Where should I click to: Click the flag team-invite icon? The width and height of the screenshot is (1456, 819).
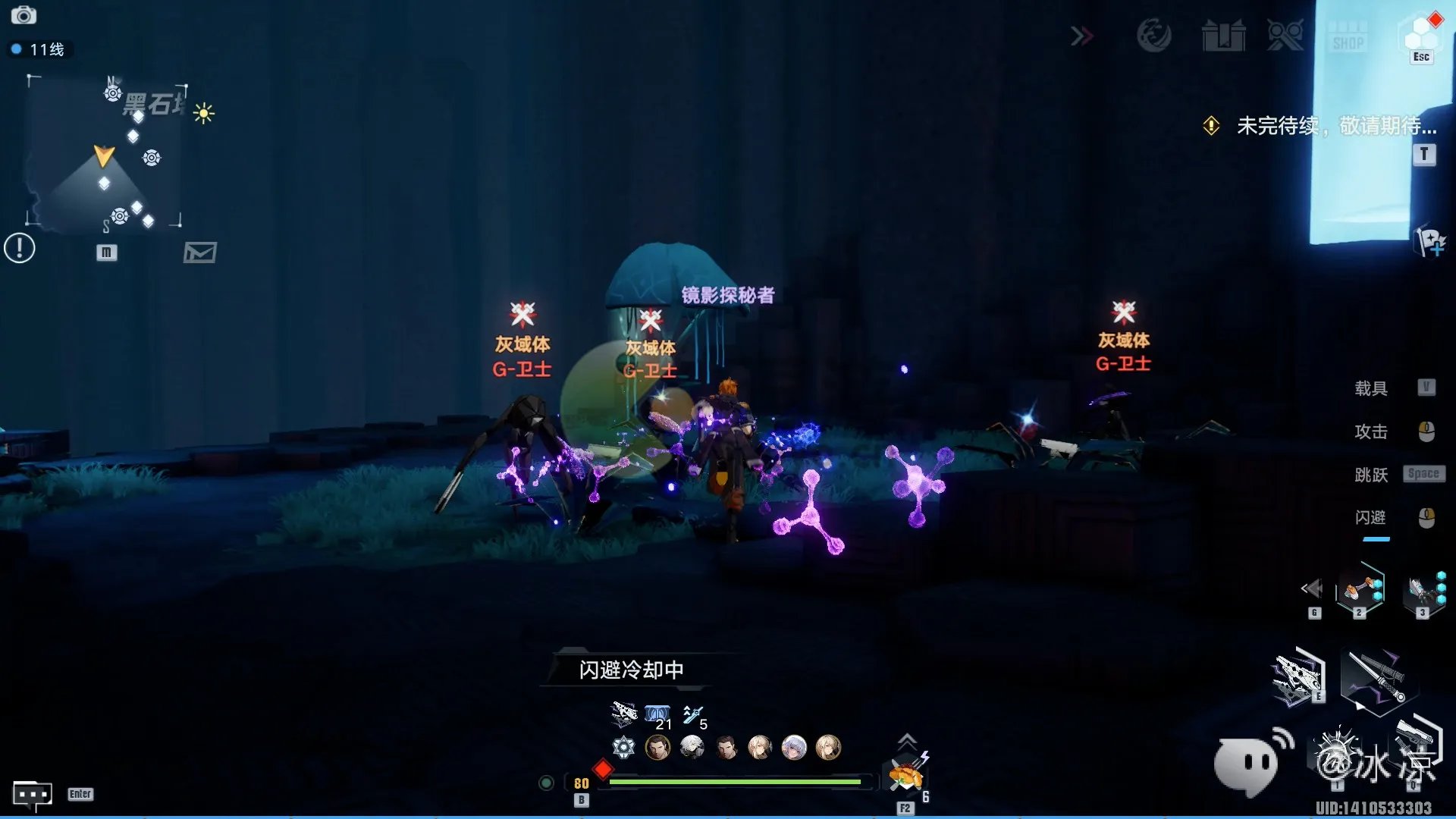(1430, 242)
